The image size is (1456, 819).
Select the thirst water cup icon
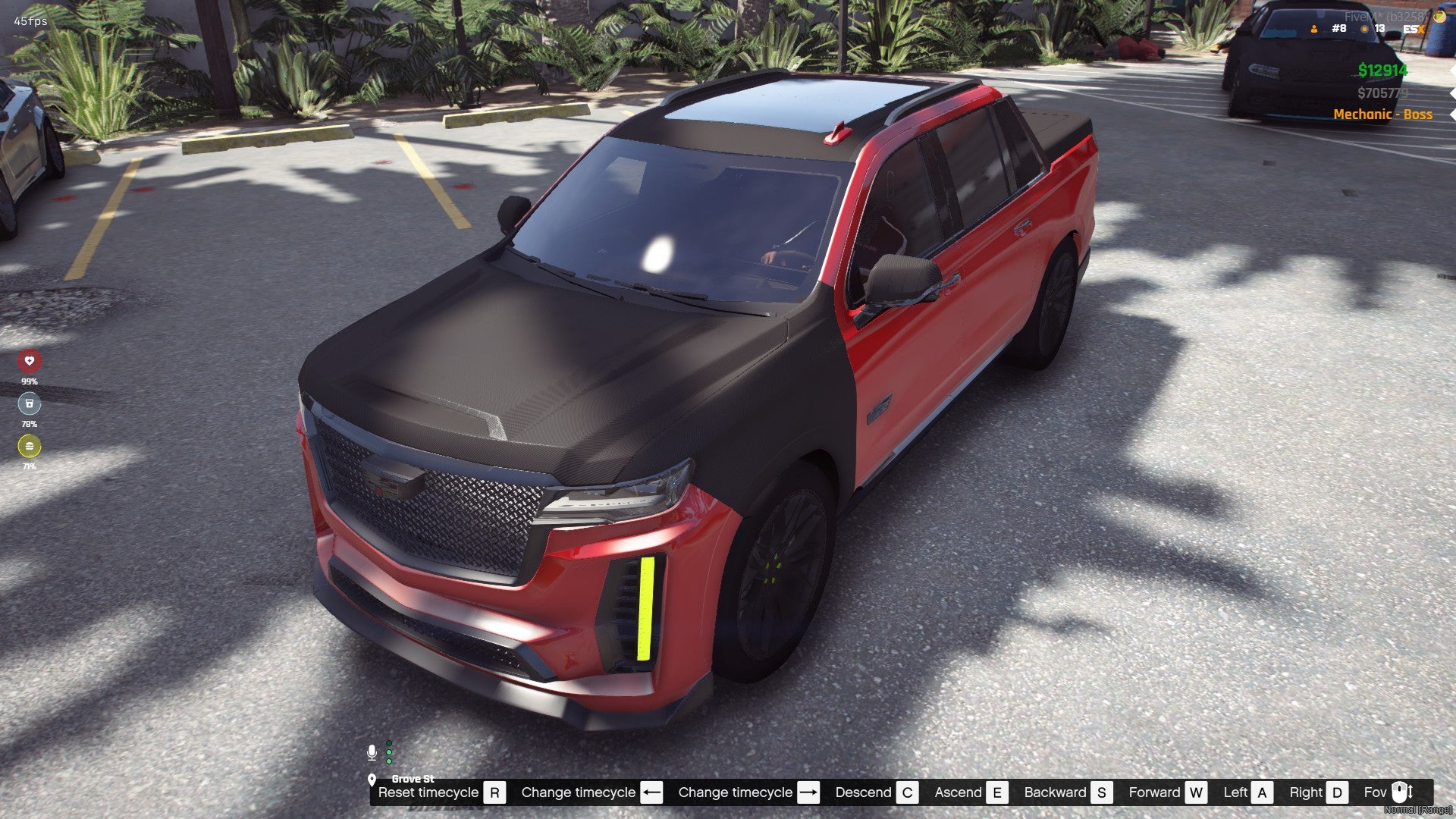click(x=30, y=403)
